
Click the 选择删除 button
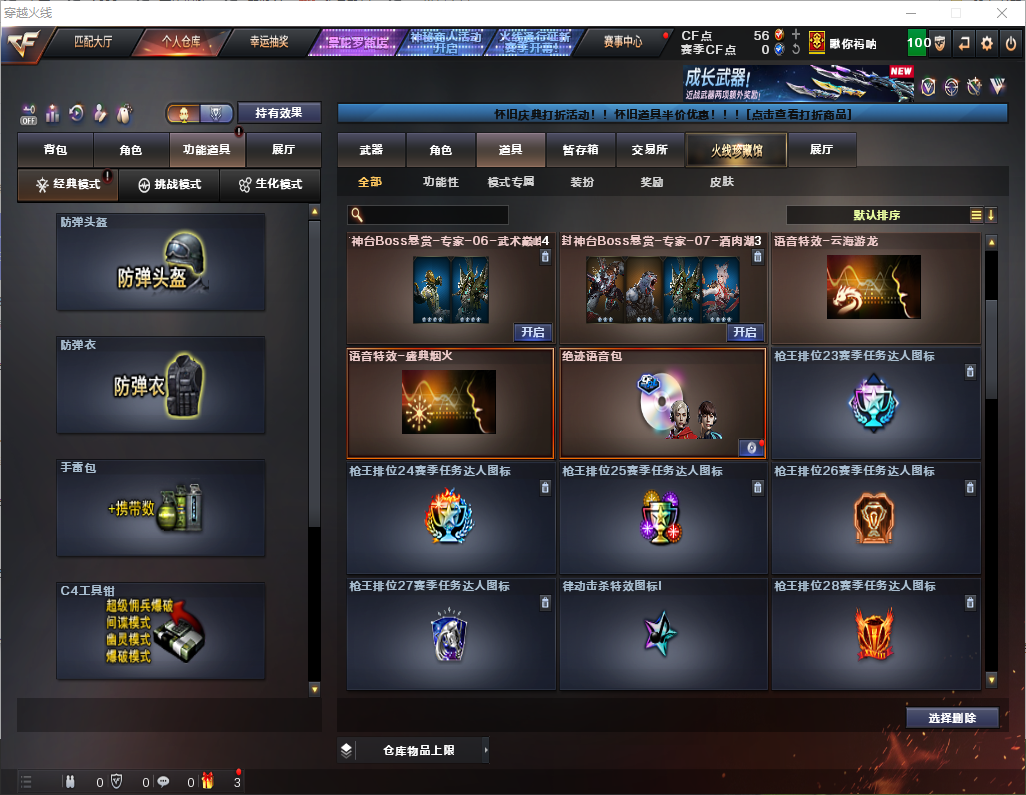tap(952, 718)
